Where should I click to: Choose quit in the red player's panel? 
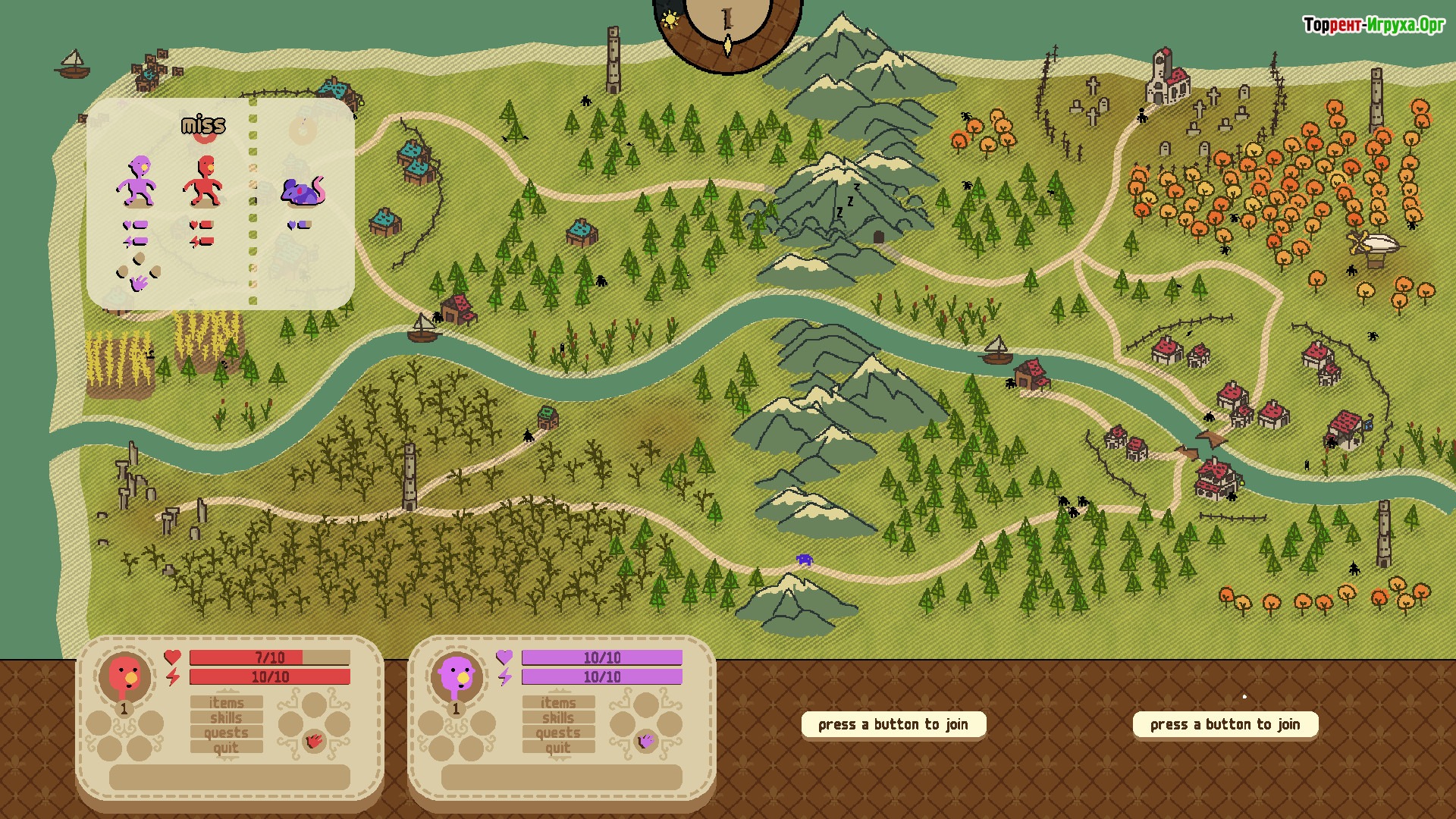[x=227, y=748]
